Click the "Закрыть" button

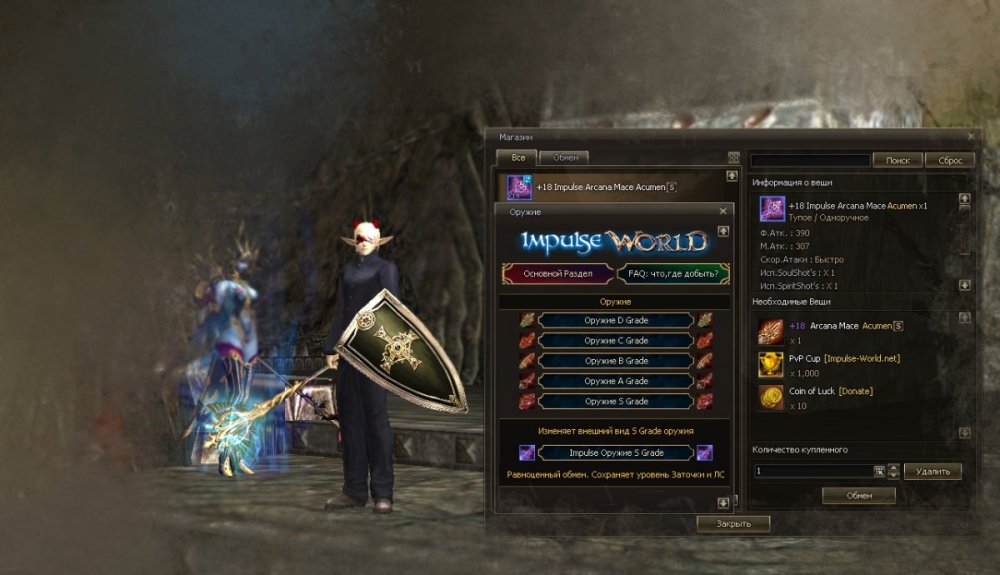733,523
